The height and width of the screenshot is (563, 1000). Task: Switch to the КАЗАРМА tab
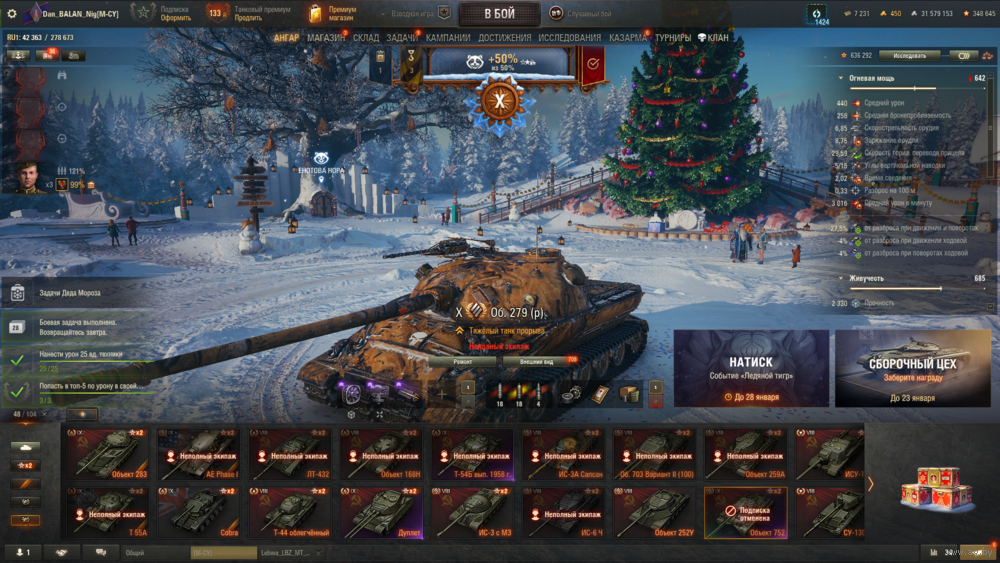pyautogui.click(x=628, y=38)
